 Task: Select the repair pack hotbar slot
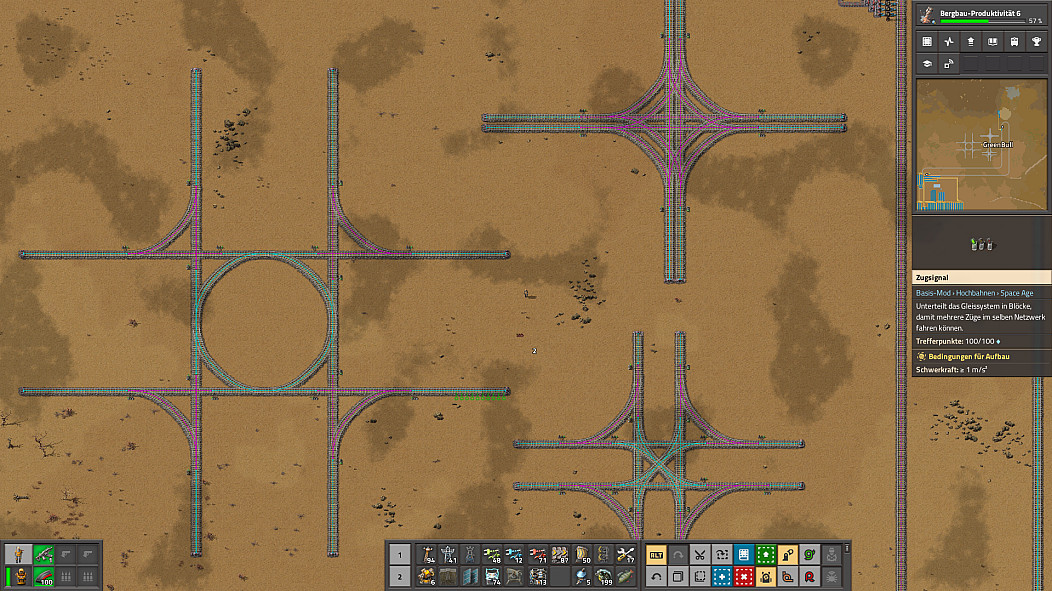click(x=625, y=554)
